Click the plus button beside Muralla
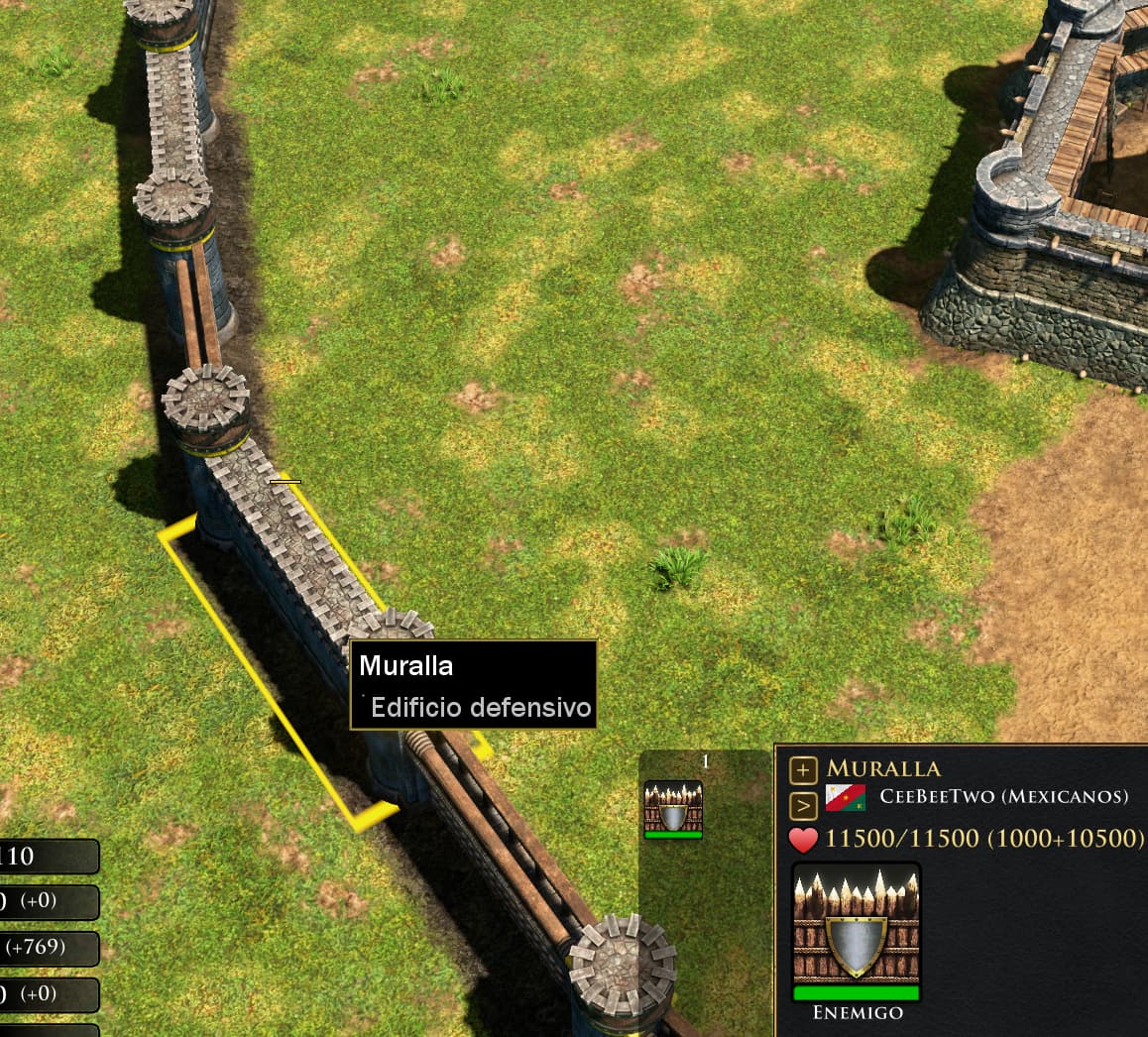This screenshot has width=1148, height=1037. [803, 769]
